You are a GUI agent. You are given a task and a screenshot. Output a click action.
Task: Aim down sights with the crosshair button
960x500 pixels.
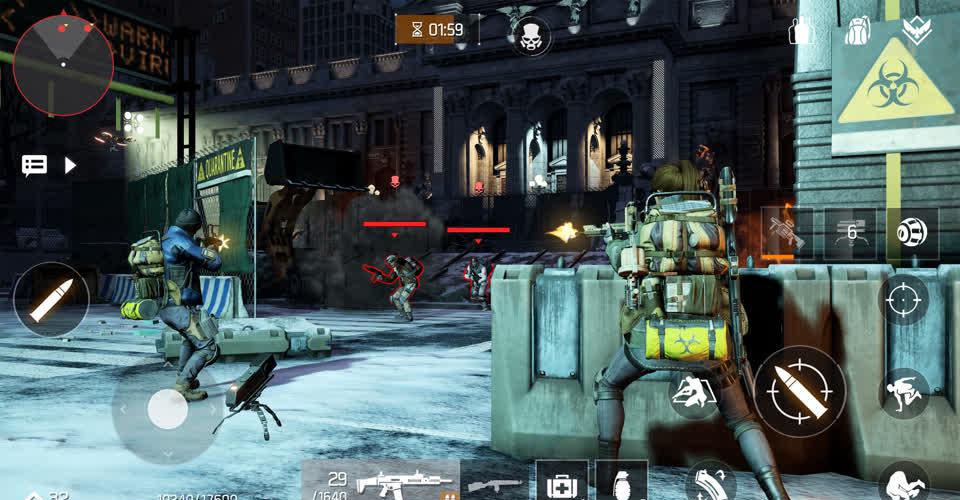pyautogui.click(x=902, y=298)
